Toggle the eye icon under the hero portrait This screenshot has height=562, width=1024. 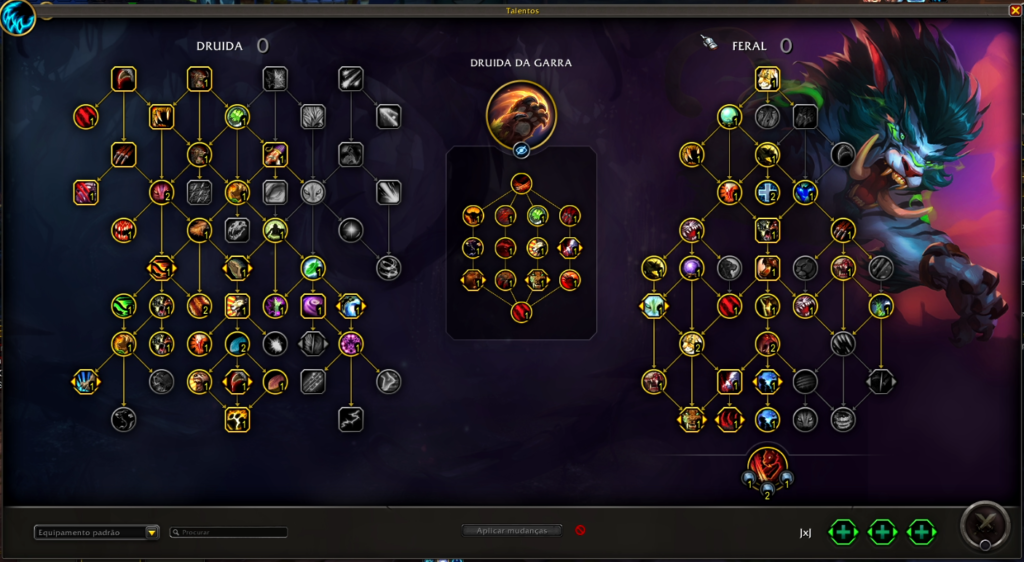(521, 150)
